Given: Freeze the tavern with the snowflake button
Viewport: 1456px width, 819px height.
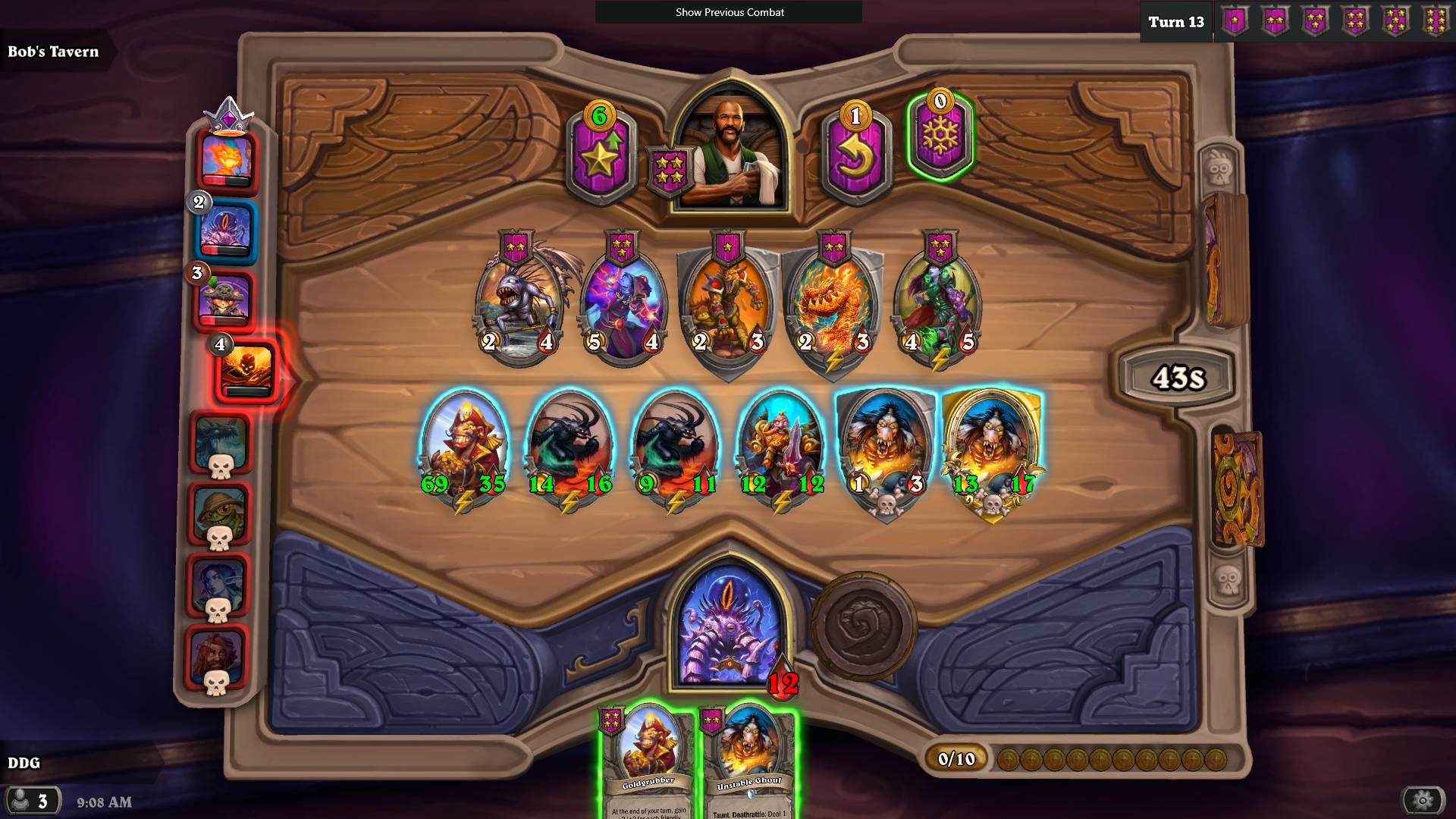Looking at the screenshot, I should [940, 136].
